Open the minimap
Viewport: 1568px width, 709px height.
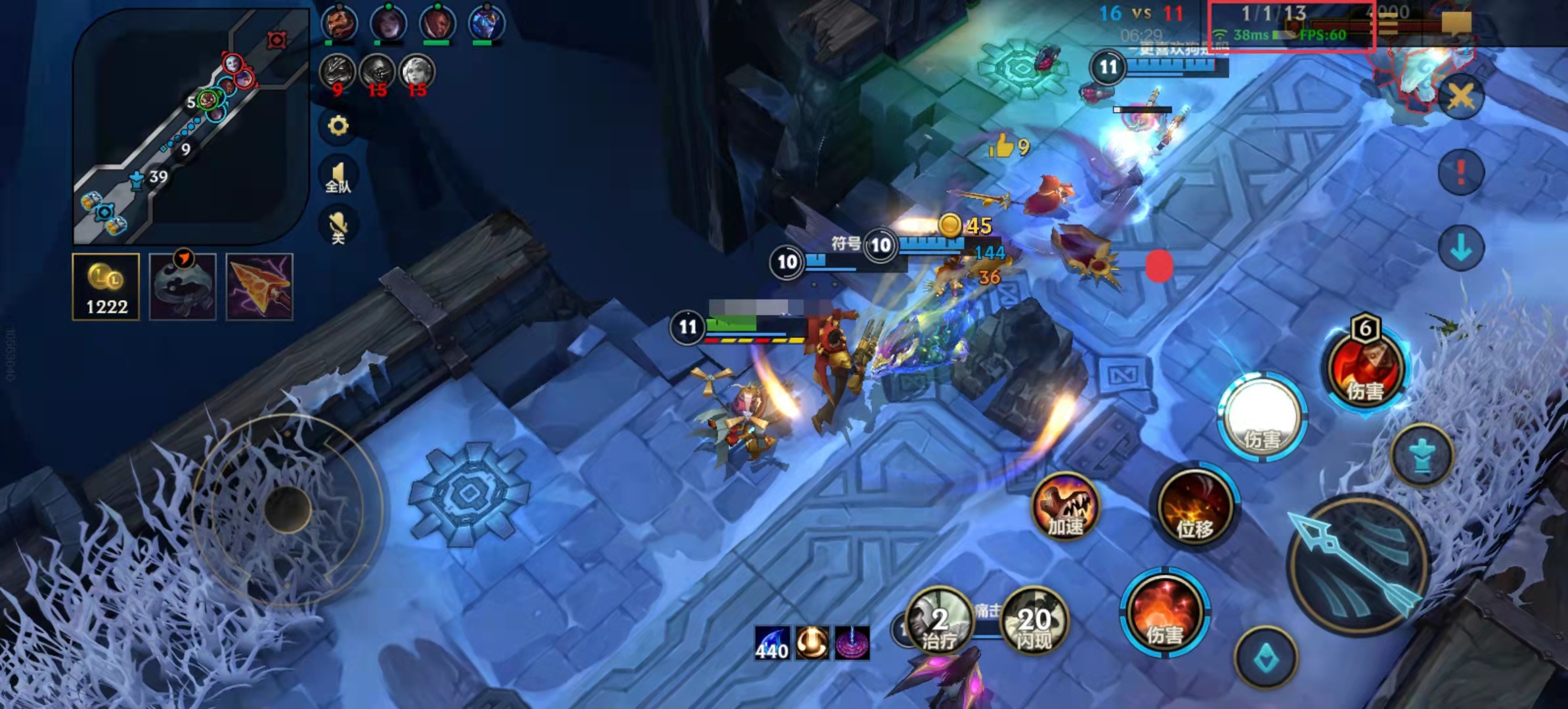pyautogui.click(x=190, y=125)
